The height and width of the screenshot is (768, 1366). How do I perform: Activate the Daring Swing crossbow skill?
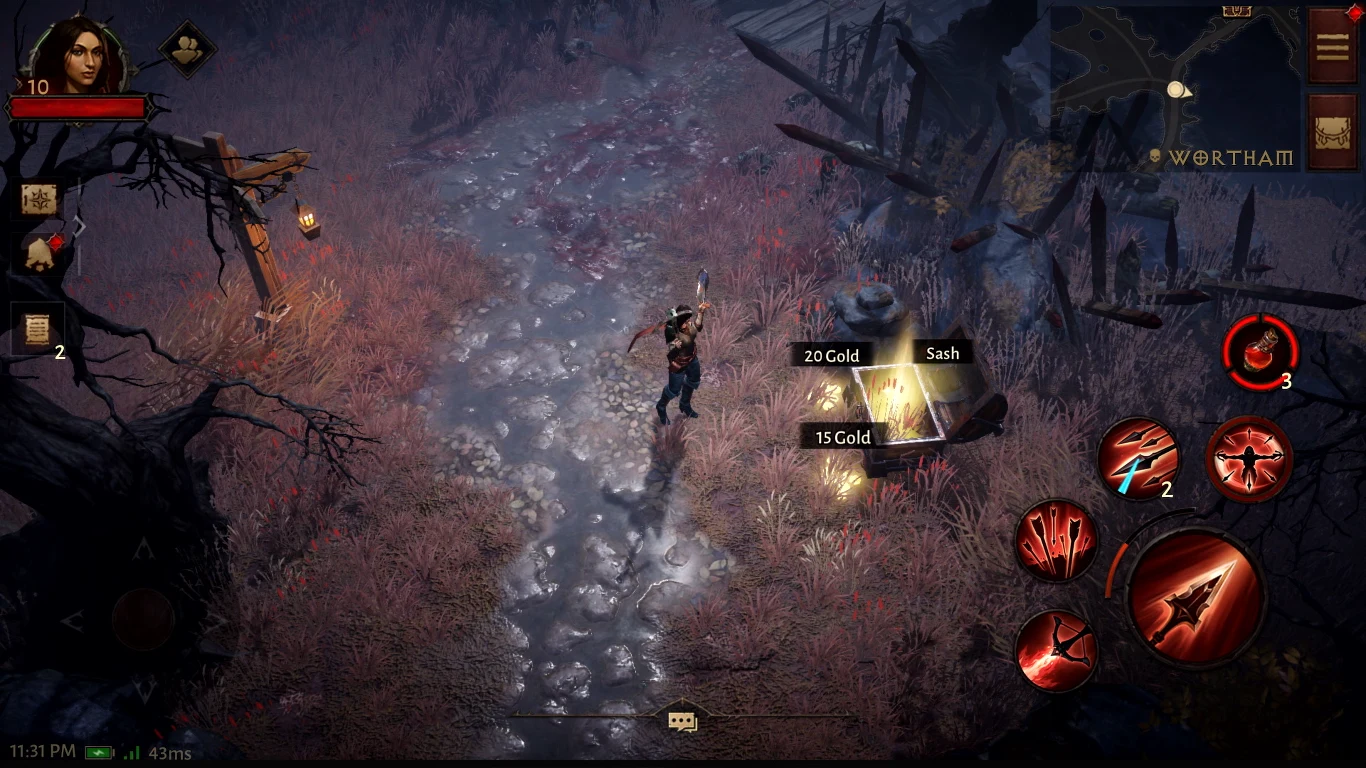(1056, 655)
